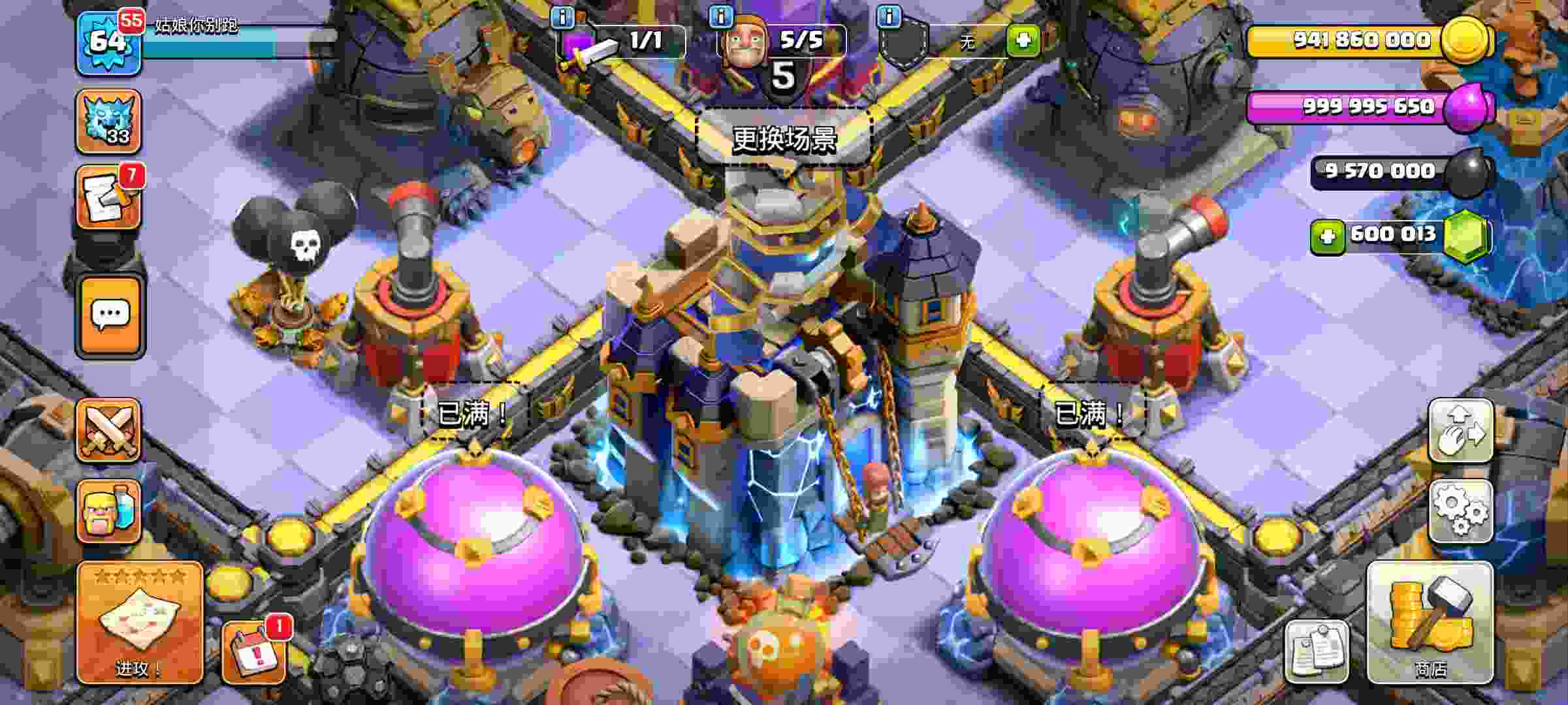The width and height of the screenshot is (1568, 705).
Task: View the league trophy badge showing 33
Action: pyautogui.click(x=108, y=122)
